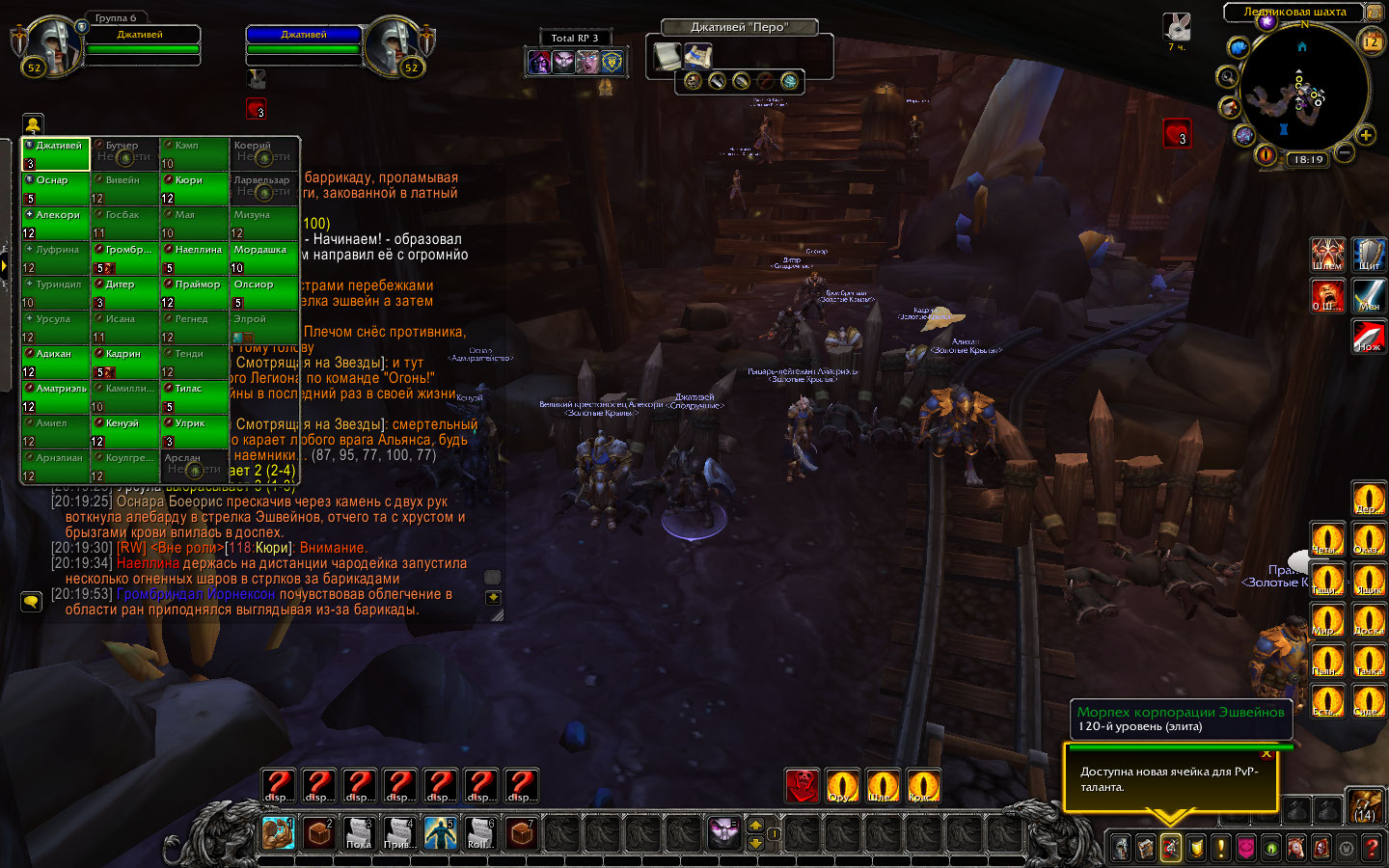Activate the Щит shield ability
Image resolution: width=1389 pixels, height=868 pixels.
click(x=1369, y=254)
